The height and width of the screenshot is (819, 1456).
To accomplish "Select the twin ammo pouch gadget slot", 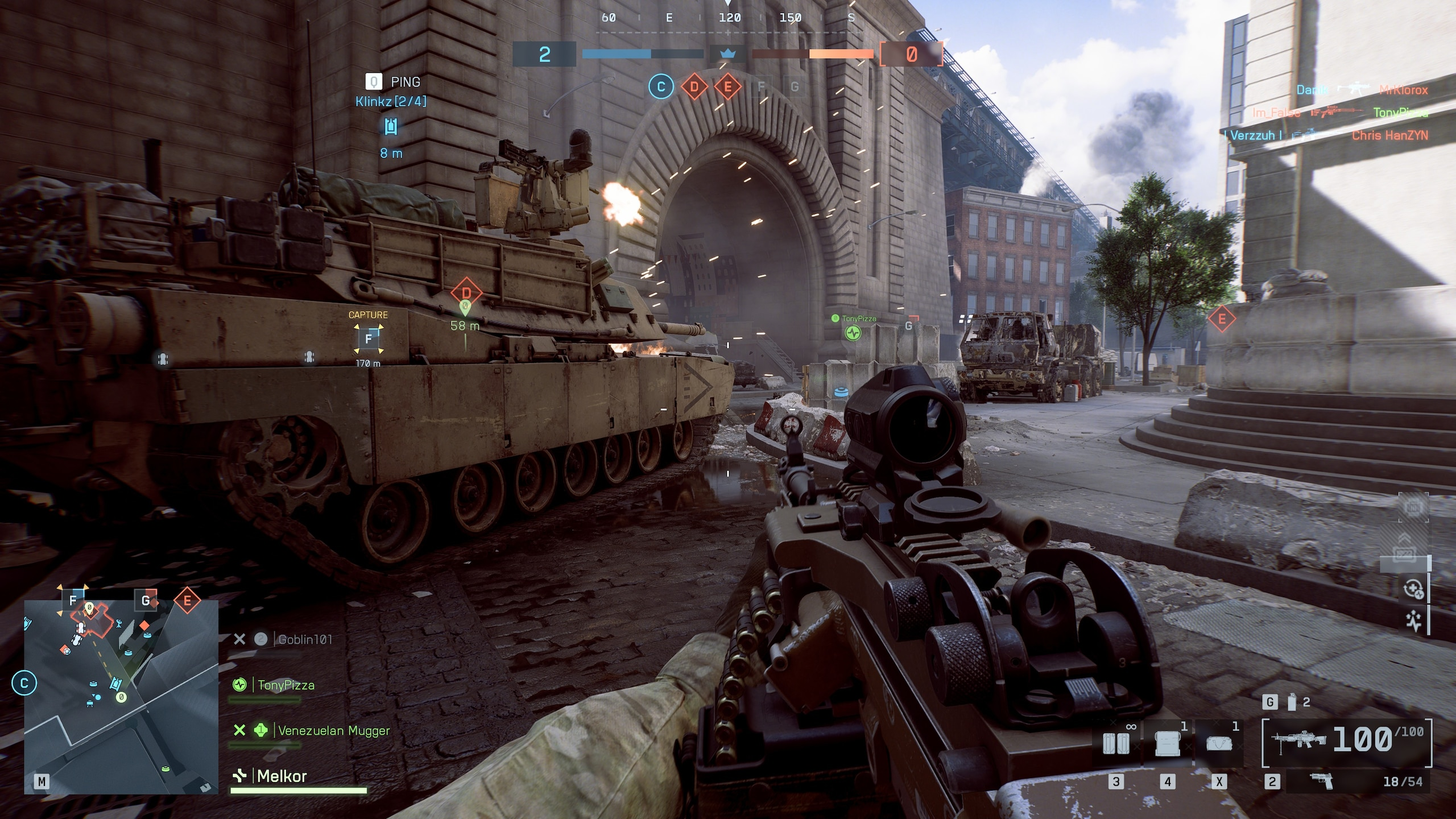I will 1115,743.
